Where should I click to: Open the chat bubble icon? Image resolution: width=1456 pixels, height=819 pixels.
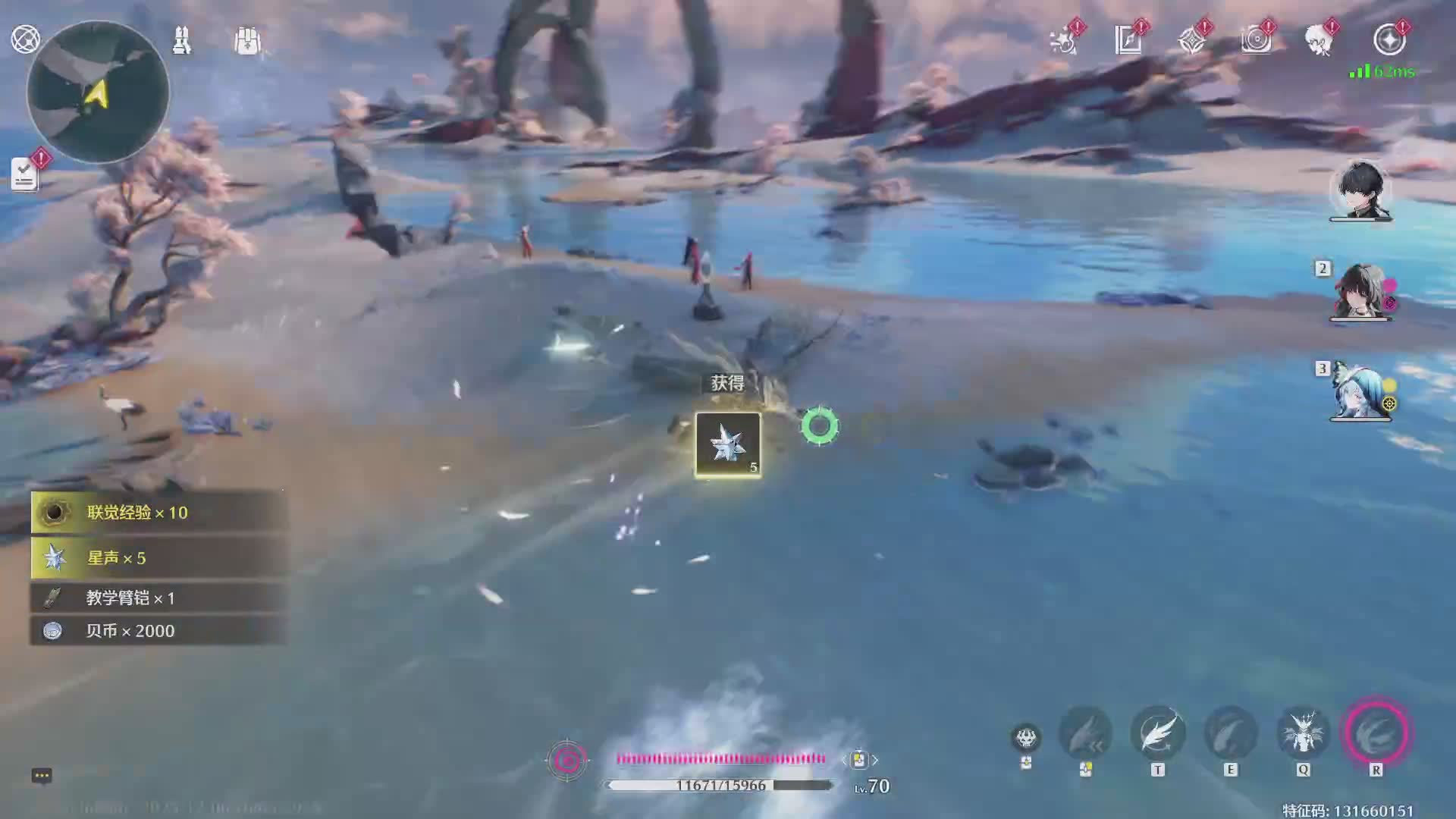(42, 775)
